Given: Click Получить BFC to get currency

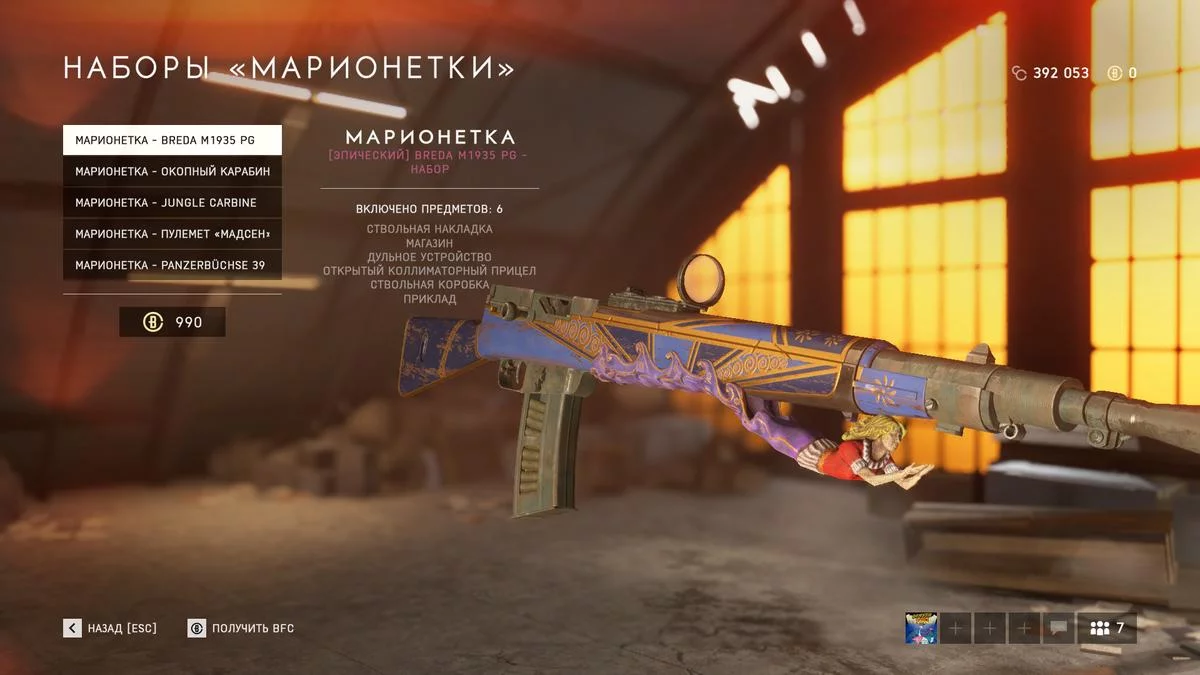Looking at the screenshot, I should pyautogui.click(x=241, y=628).
